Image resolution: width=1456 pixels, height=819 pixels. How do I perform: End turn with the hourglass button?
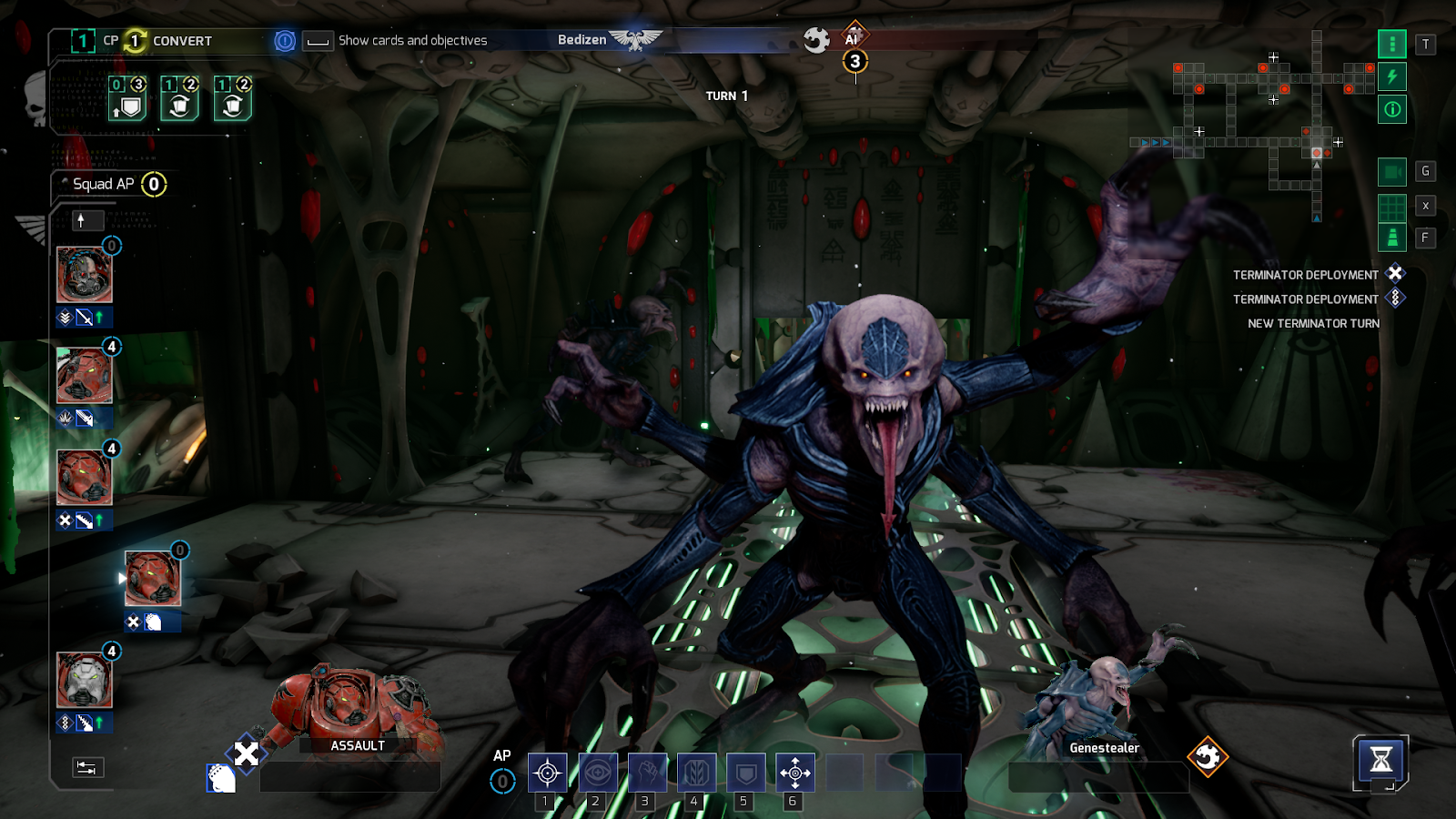pos(1380,759)
